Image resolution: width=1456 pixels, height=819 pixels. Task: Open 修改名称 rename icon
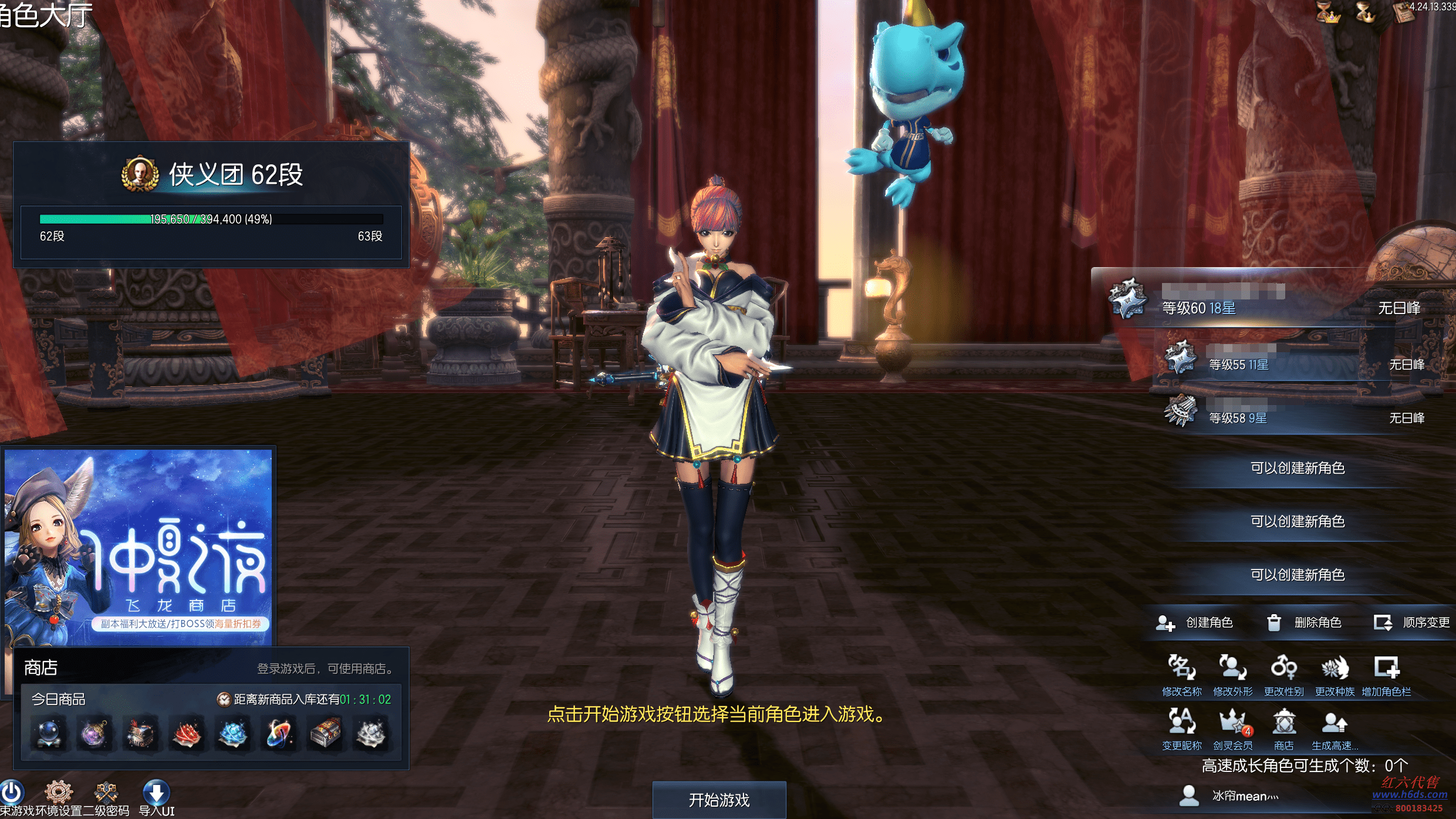(1181, 669)
